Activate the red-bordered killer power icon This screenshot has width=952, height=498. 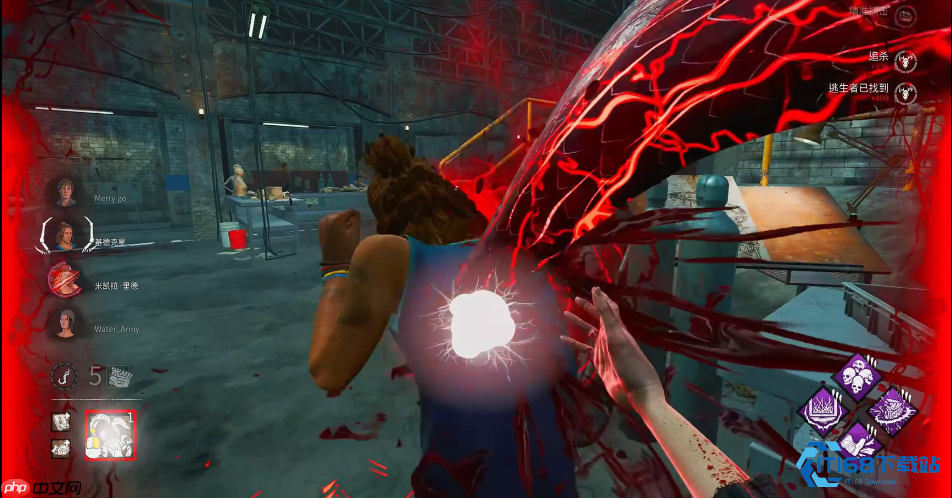pos(109,435)
